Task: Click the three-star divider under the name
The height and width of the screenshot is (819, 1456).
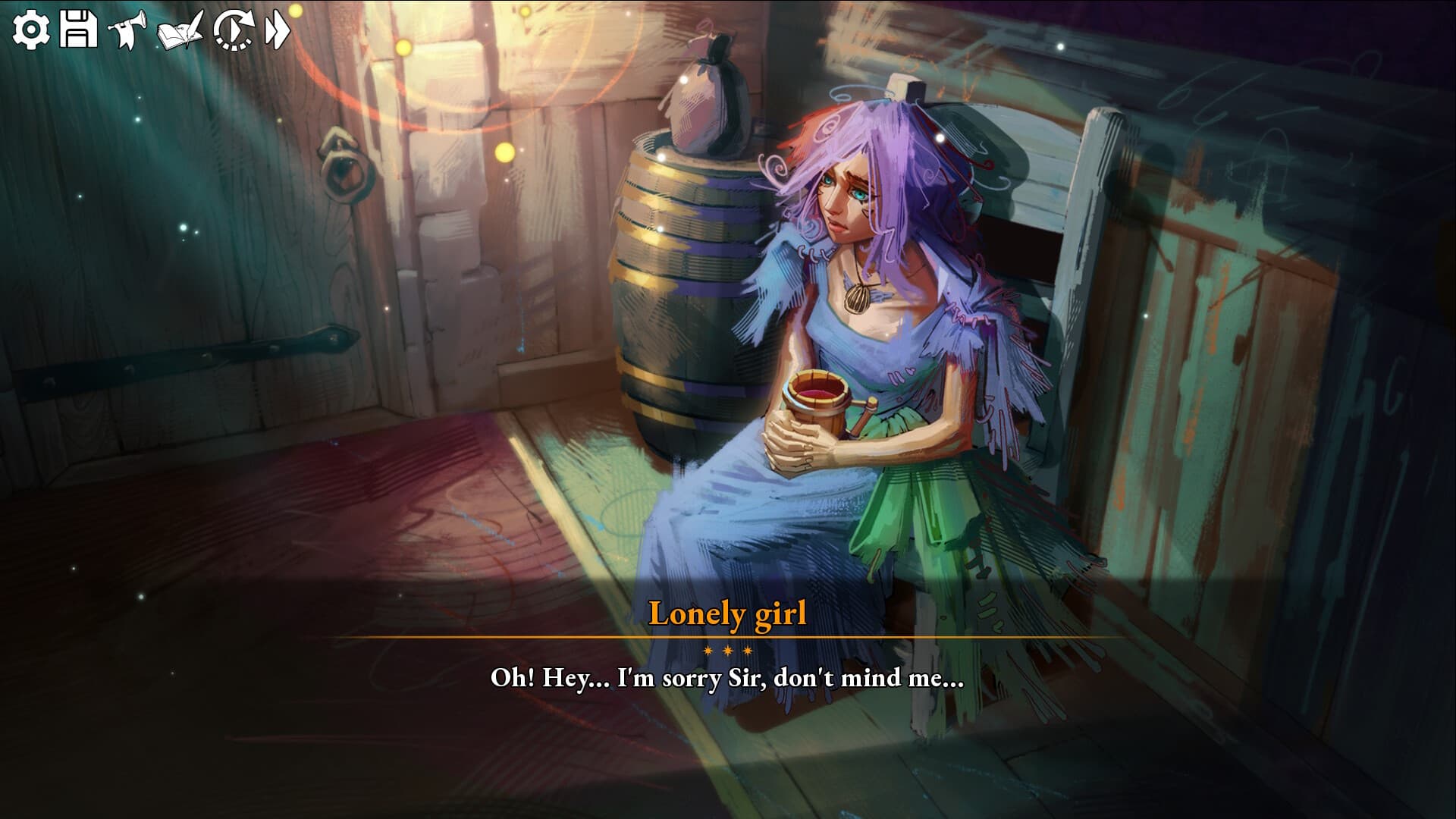Action: [x=728, y=649]
